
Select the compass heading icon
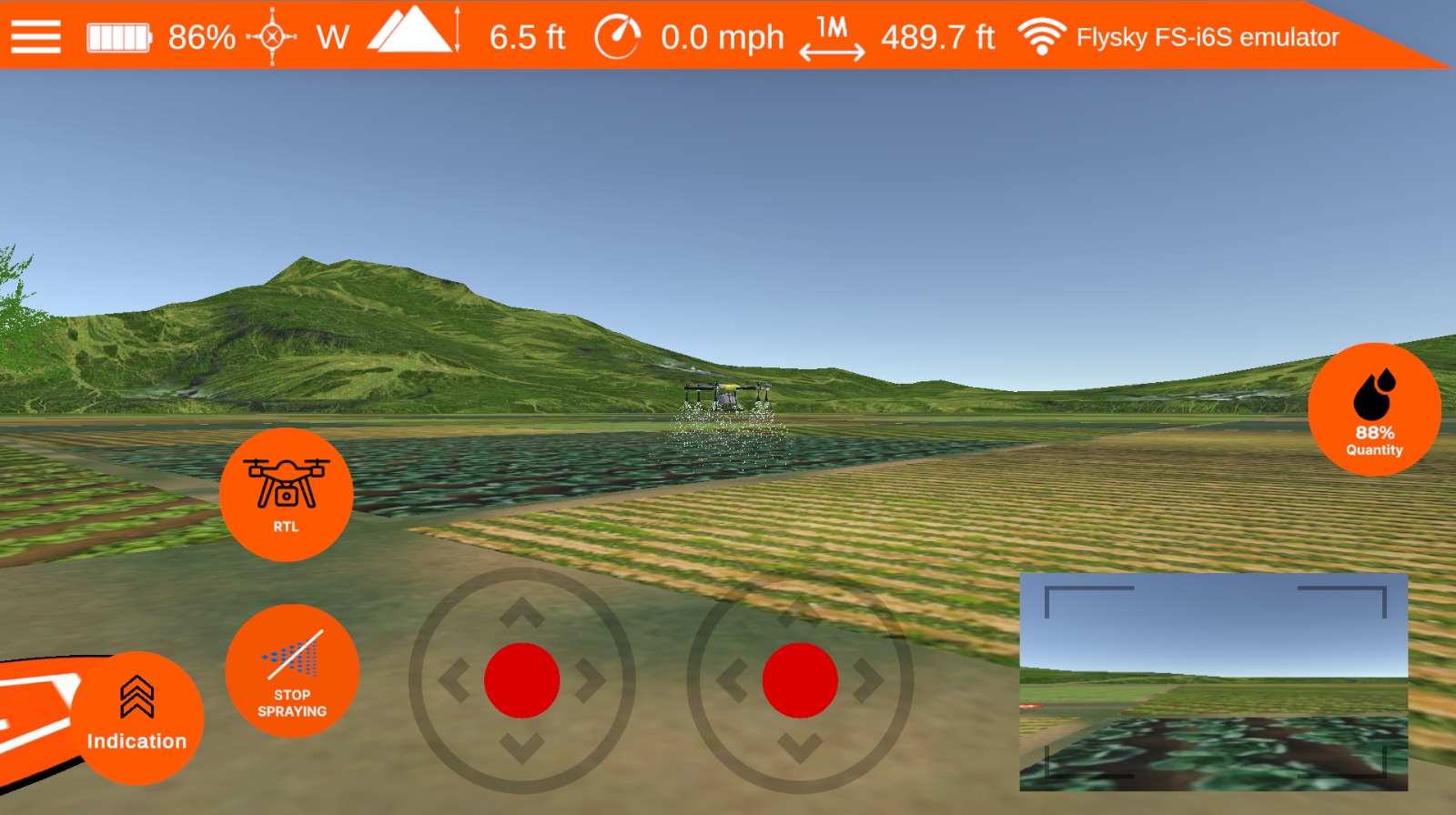270,35
